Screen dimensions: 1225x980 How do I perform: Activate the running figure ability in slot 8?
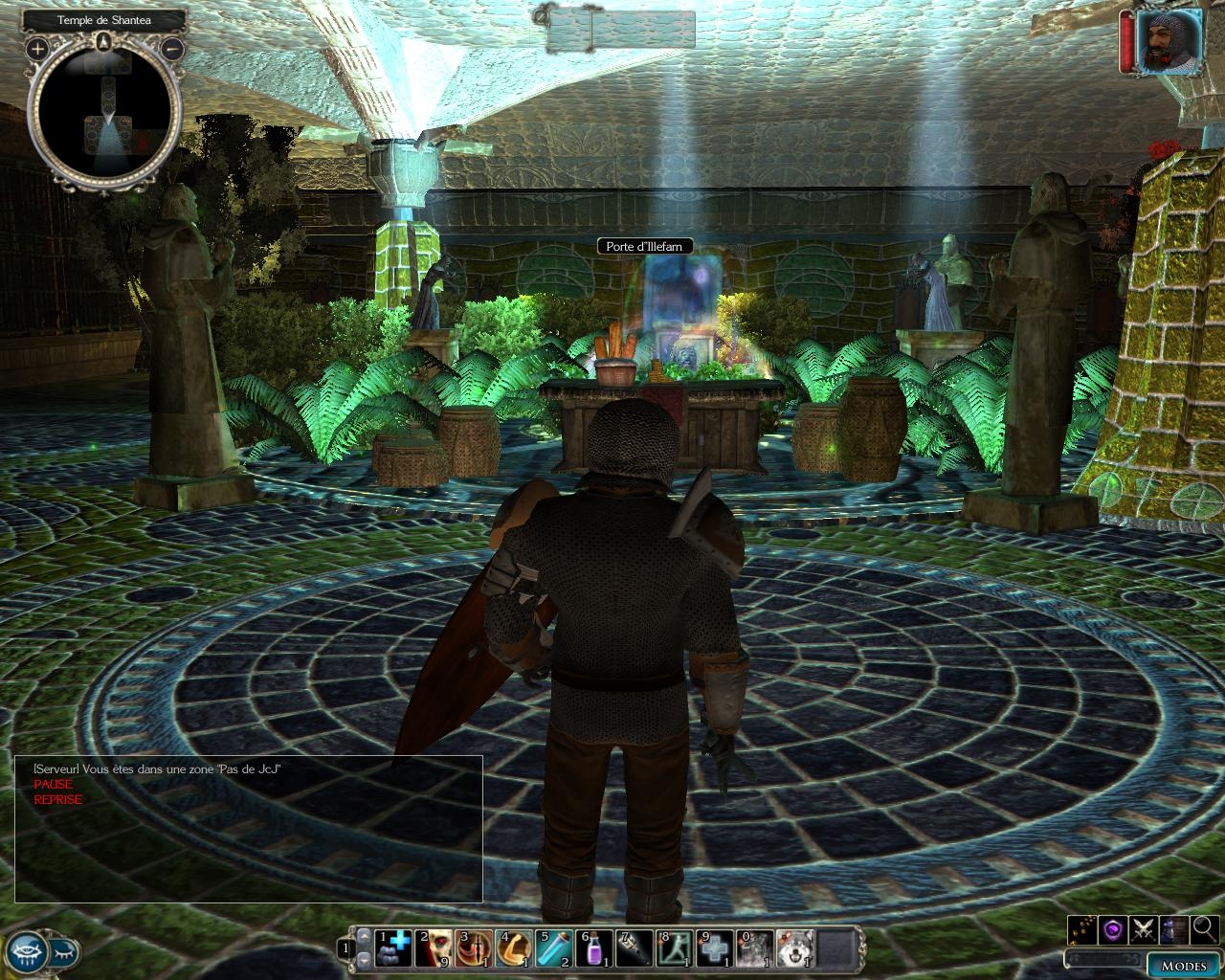click(675, 949)
